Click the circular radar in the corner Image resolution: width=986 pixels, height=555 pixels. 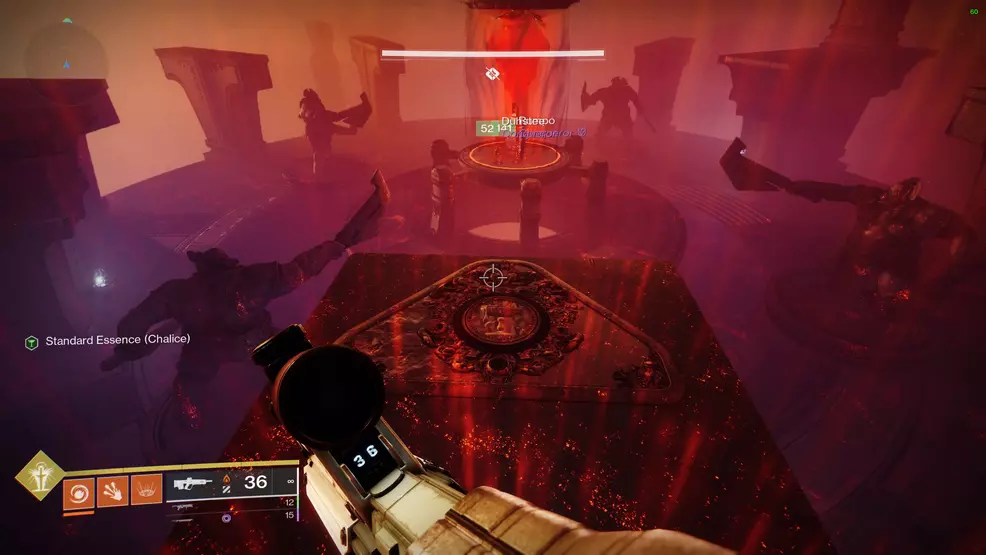[x=66, y=50]
